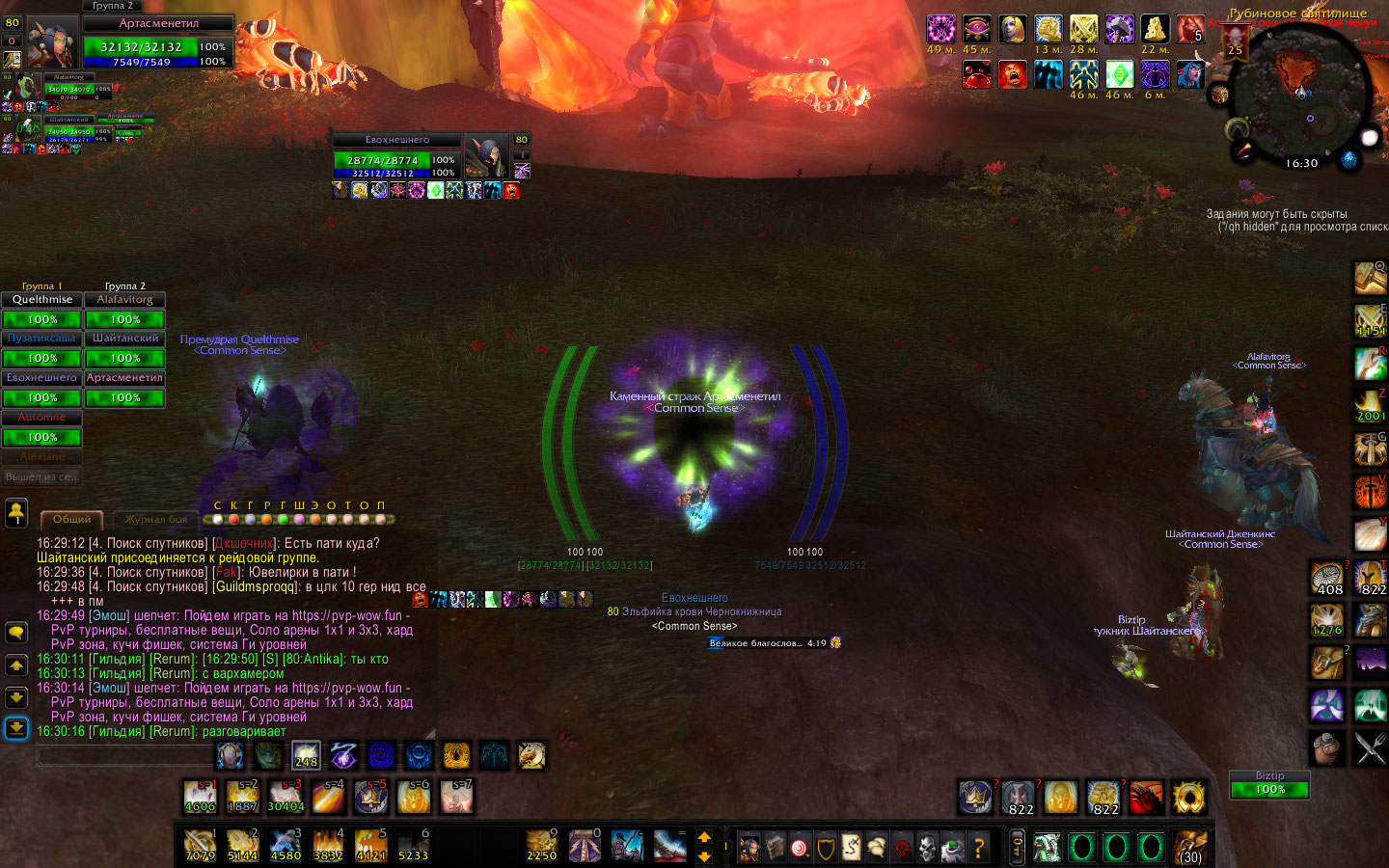Click the Biztip pet frame
This screenshot has width=1389, height=868.
[1269, 784]
